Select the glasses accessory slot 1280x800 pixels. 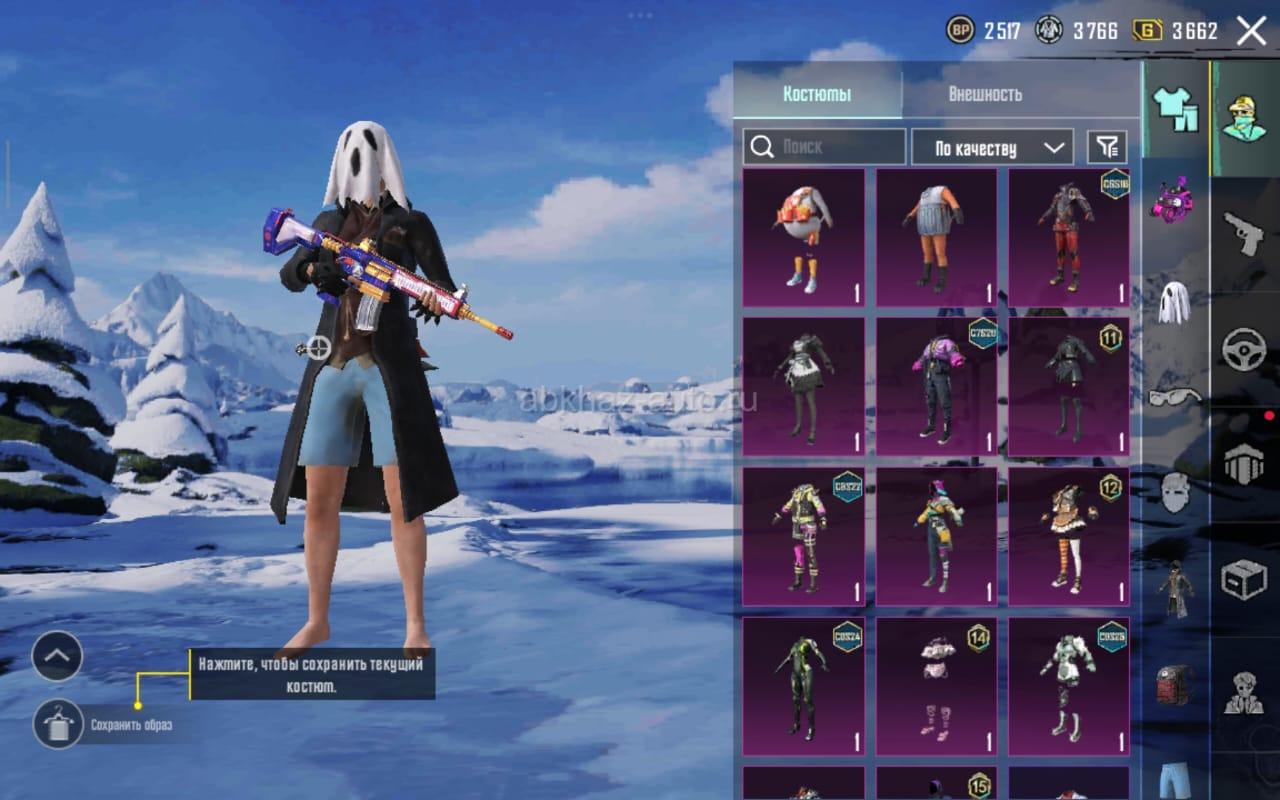tap(1174, 397)
